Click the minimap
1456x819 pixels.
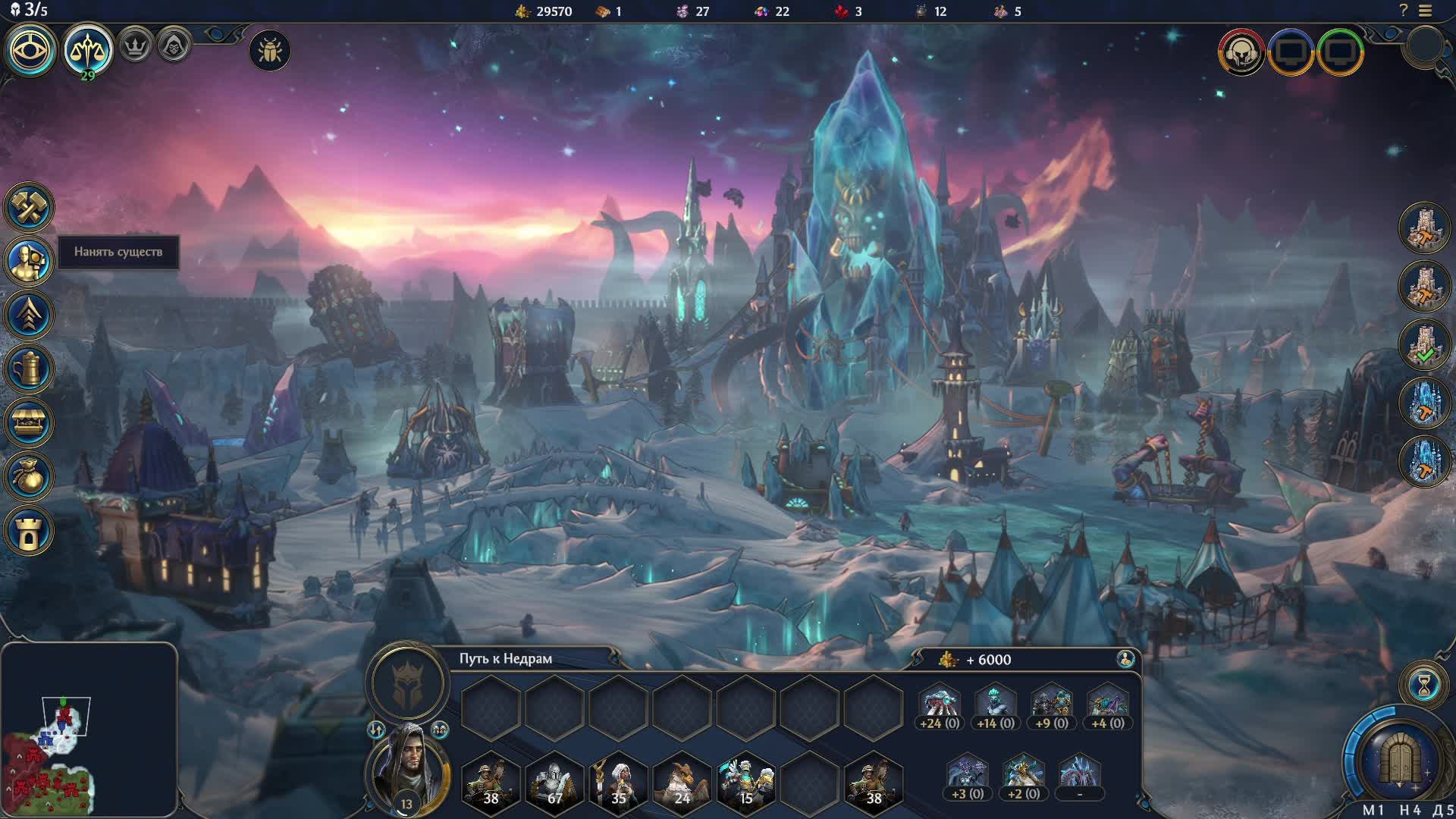click(x=89, y=730)
